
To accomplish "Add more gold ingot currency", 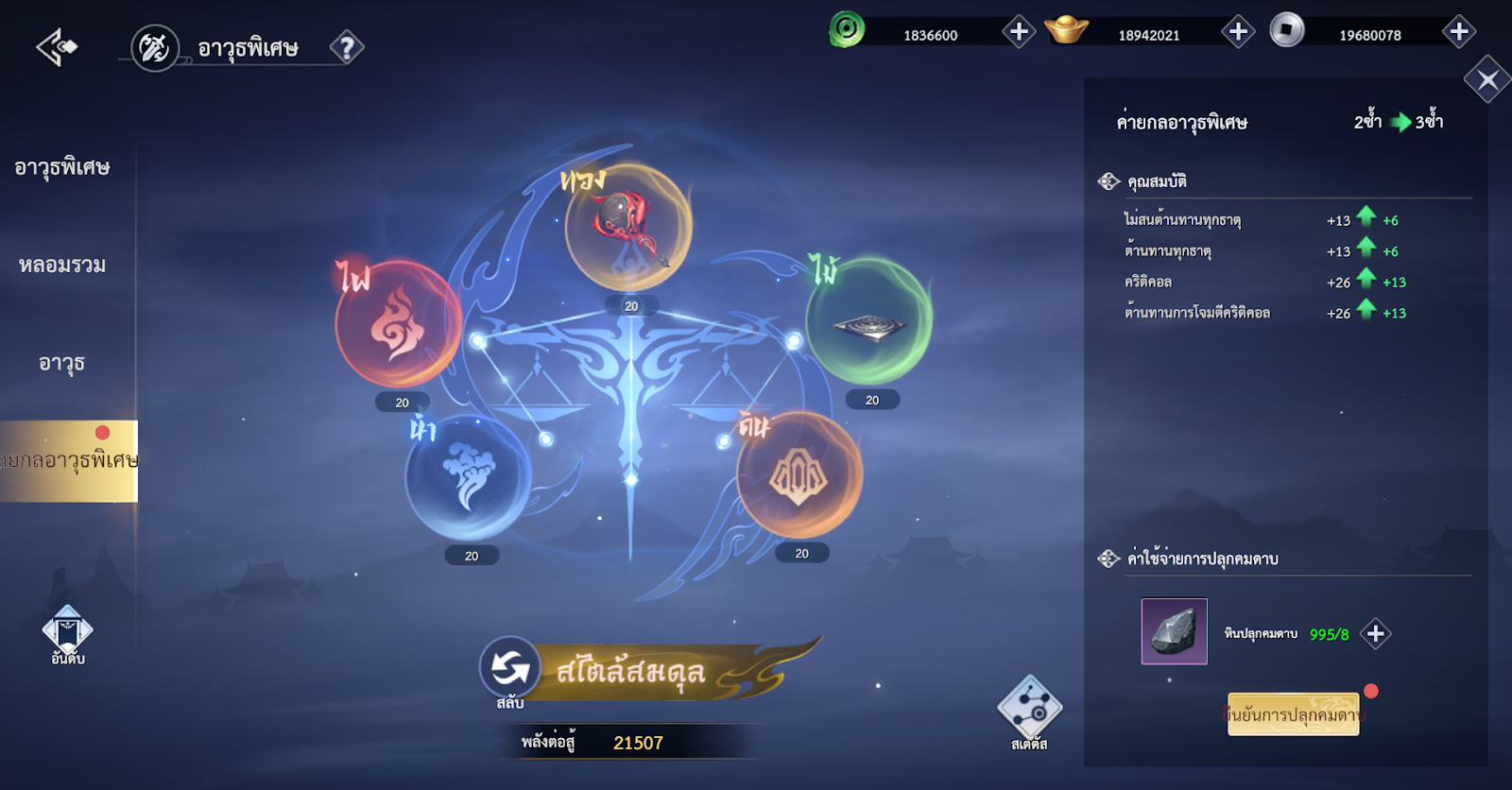I will tap(1238, 32).
